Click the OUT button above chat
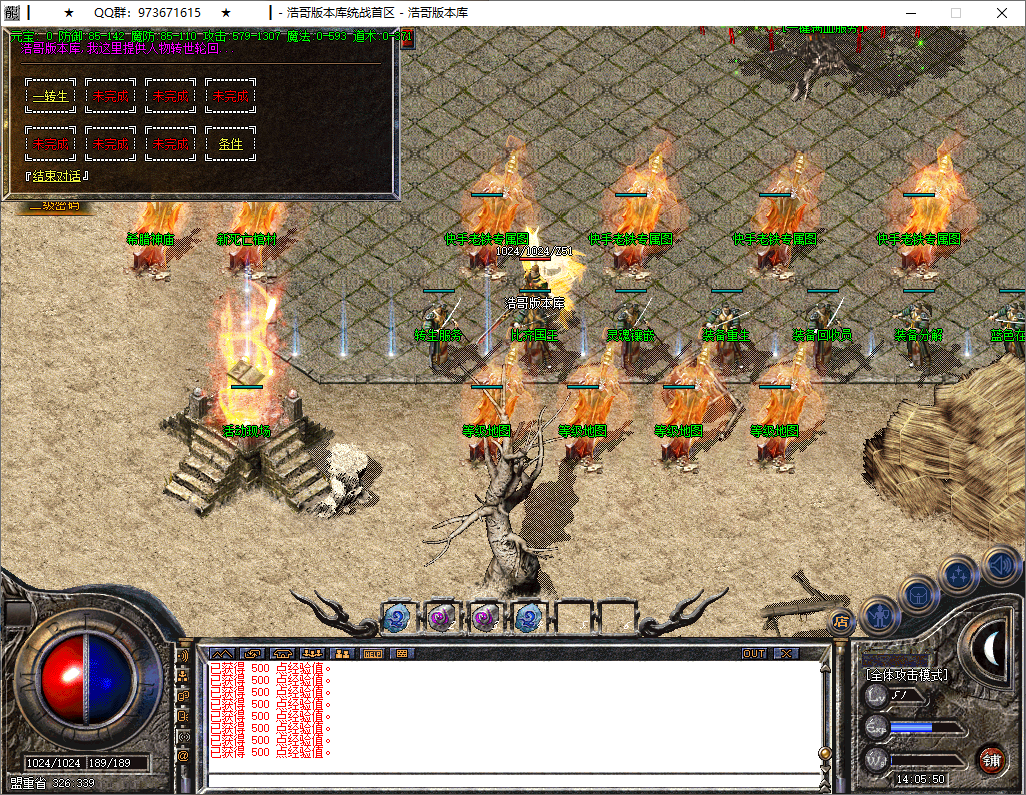Viewport: 1026px width, 795px height. [754, 654]
